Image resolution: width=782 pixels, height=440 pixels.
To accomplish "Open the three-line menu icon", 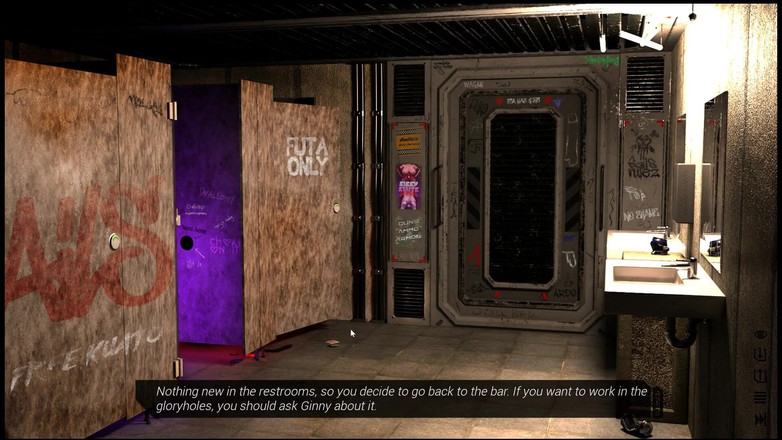I will tap(760, 397).
